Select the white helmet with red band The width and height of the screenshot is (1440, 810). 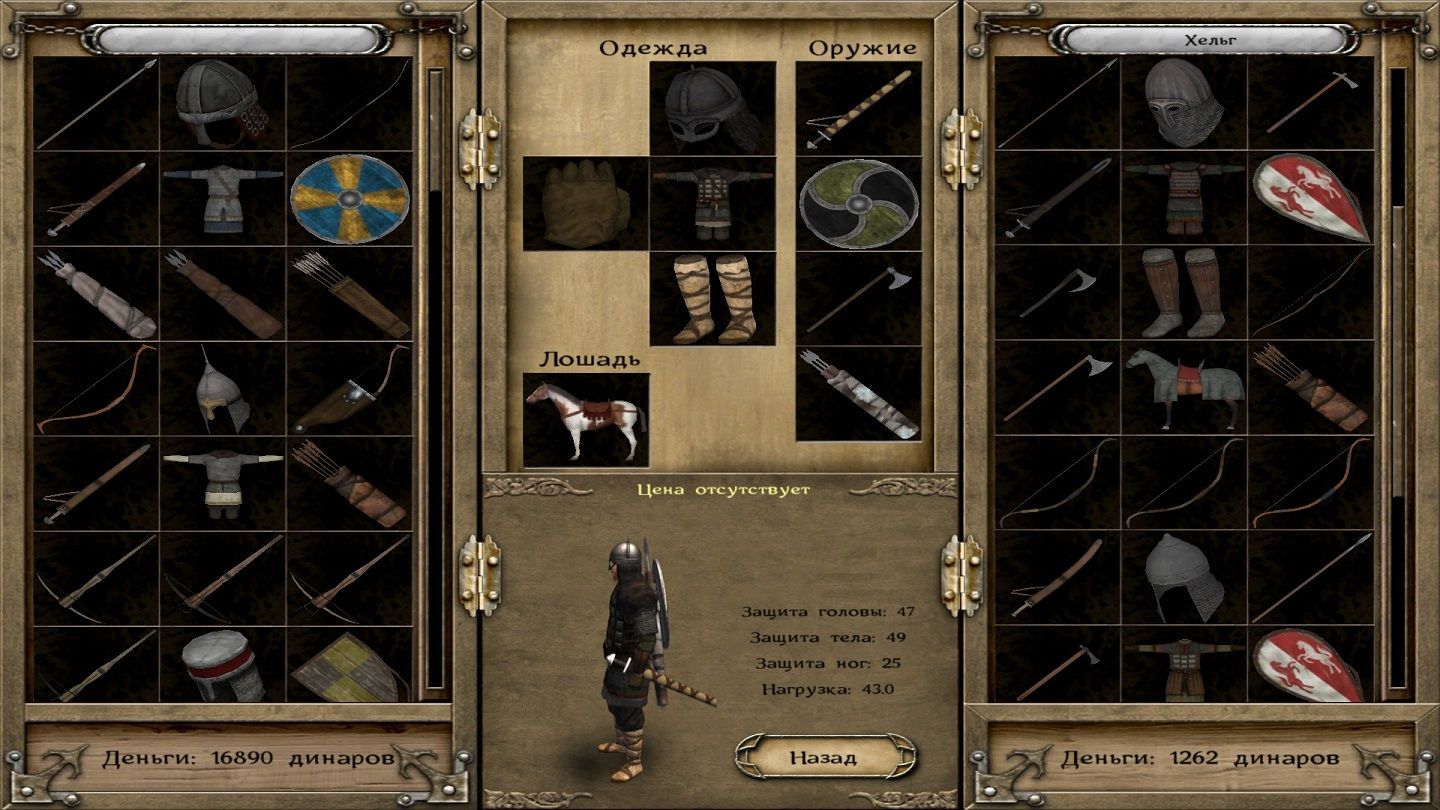[223, 666]
